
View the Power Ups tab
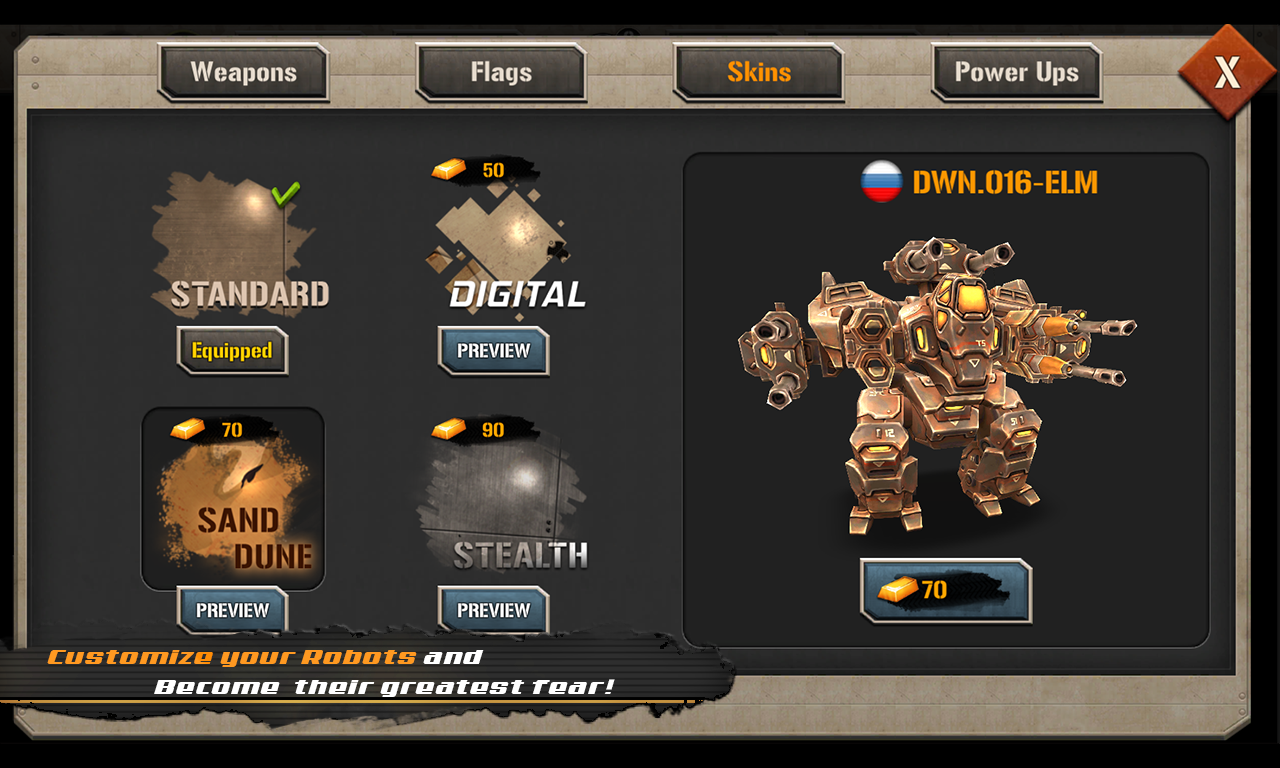(x=1016, y=72)
